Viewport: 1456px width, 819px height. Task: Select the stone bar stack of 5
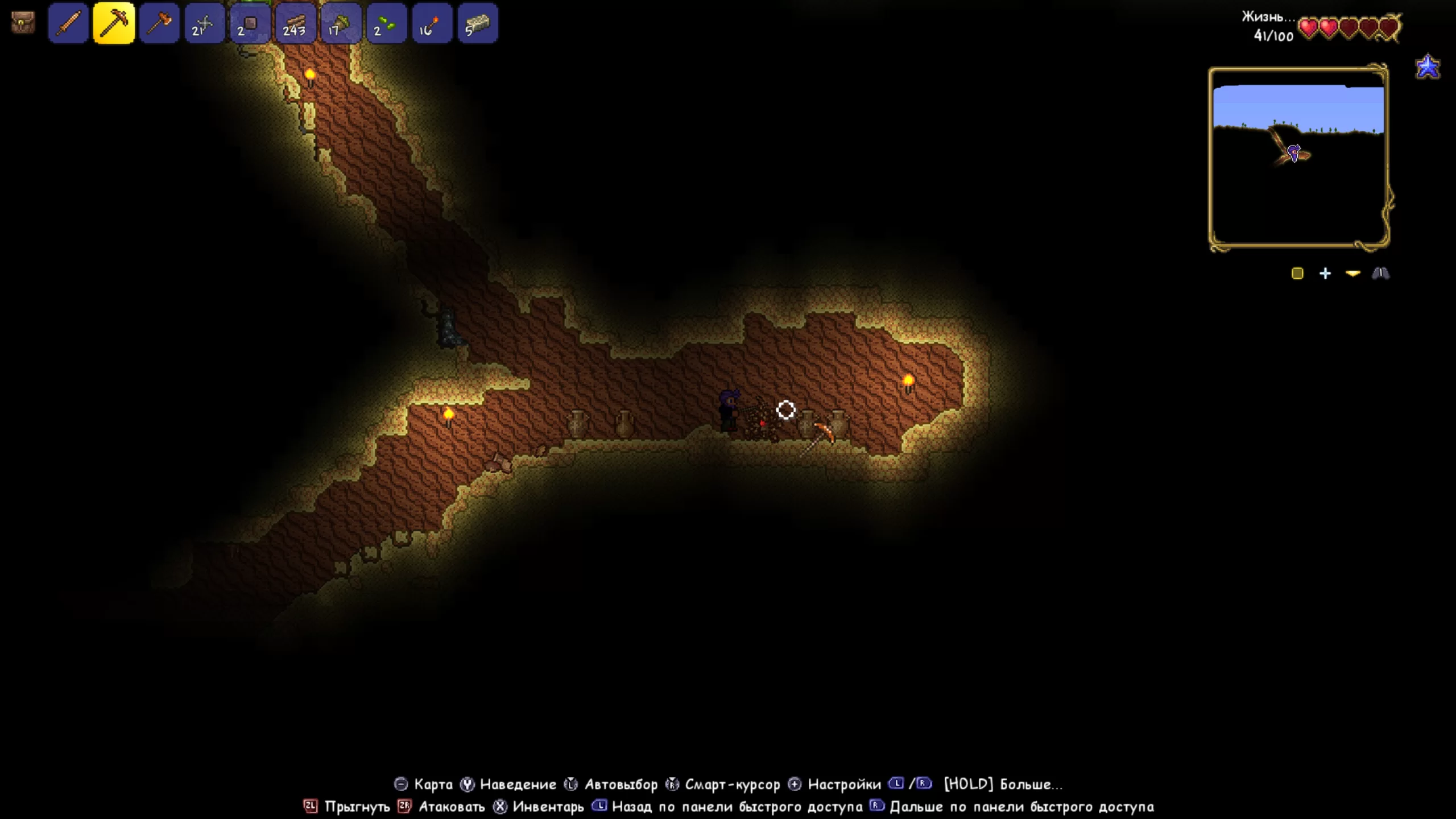[x=477, y=23]
